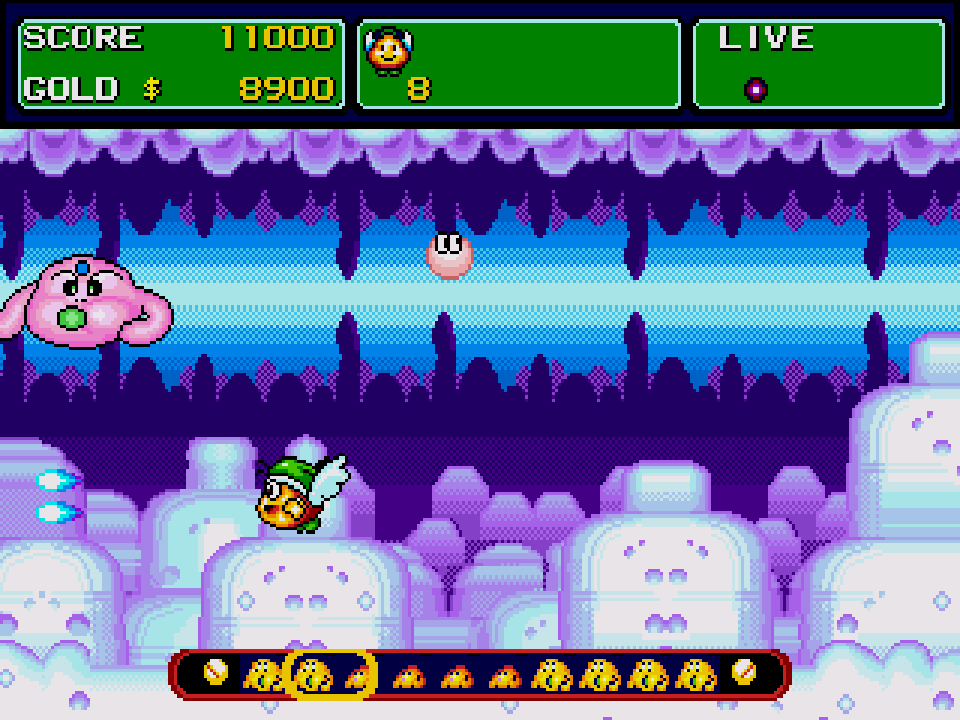Screen dimensions: 960x720
Task: Click the right end cap of radar
Action: (744, 673)
